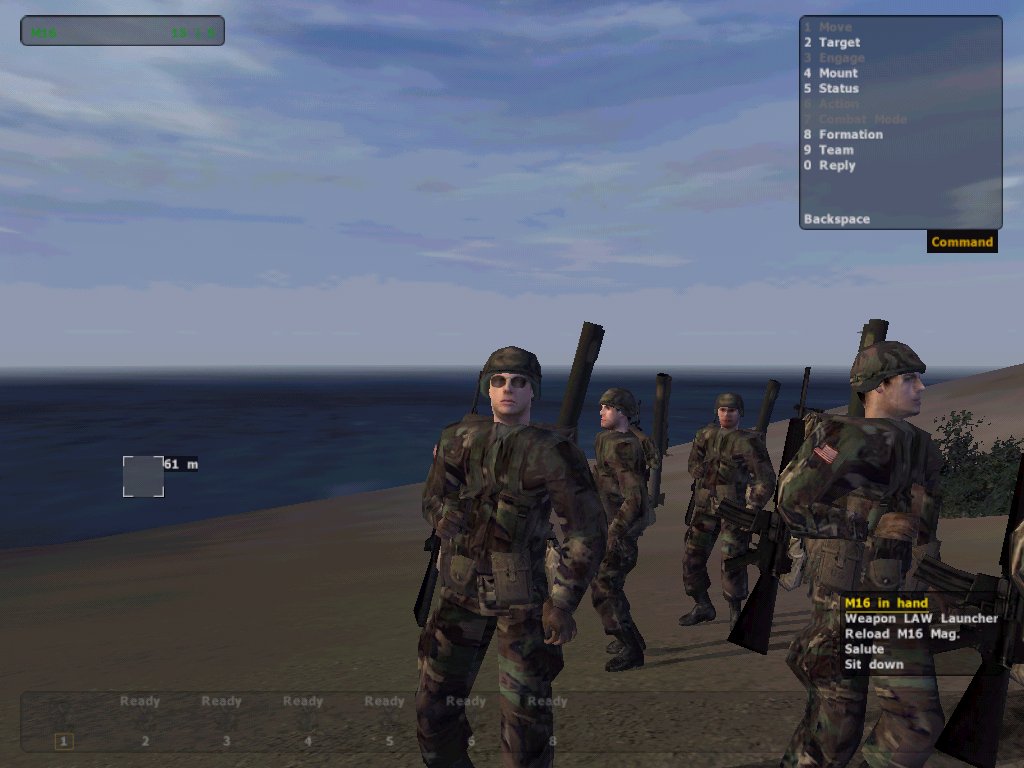Viewport: 1024px width, 768px height.
Task: Click the greyed-out Move command
Action: [835, 27]
